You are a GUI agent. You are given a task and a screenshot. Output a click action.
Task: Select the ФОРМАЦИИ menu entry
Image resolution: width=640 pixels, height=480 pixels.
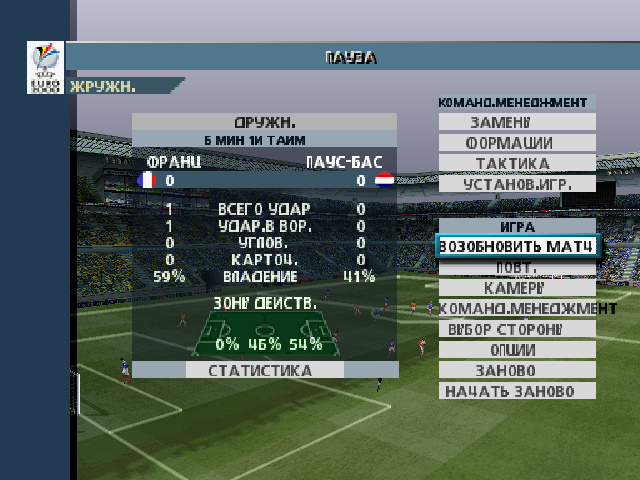pyautogui.click(x=516, y=143)
